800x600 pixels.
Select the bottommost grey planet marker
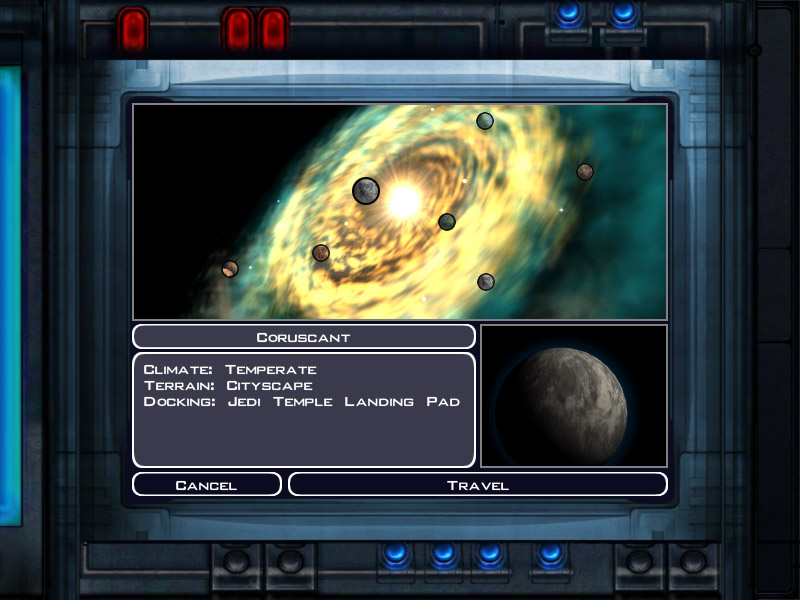tap(486, 282)
